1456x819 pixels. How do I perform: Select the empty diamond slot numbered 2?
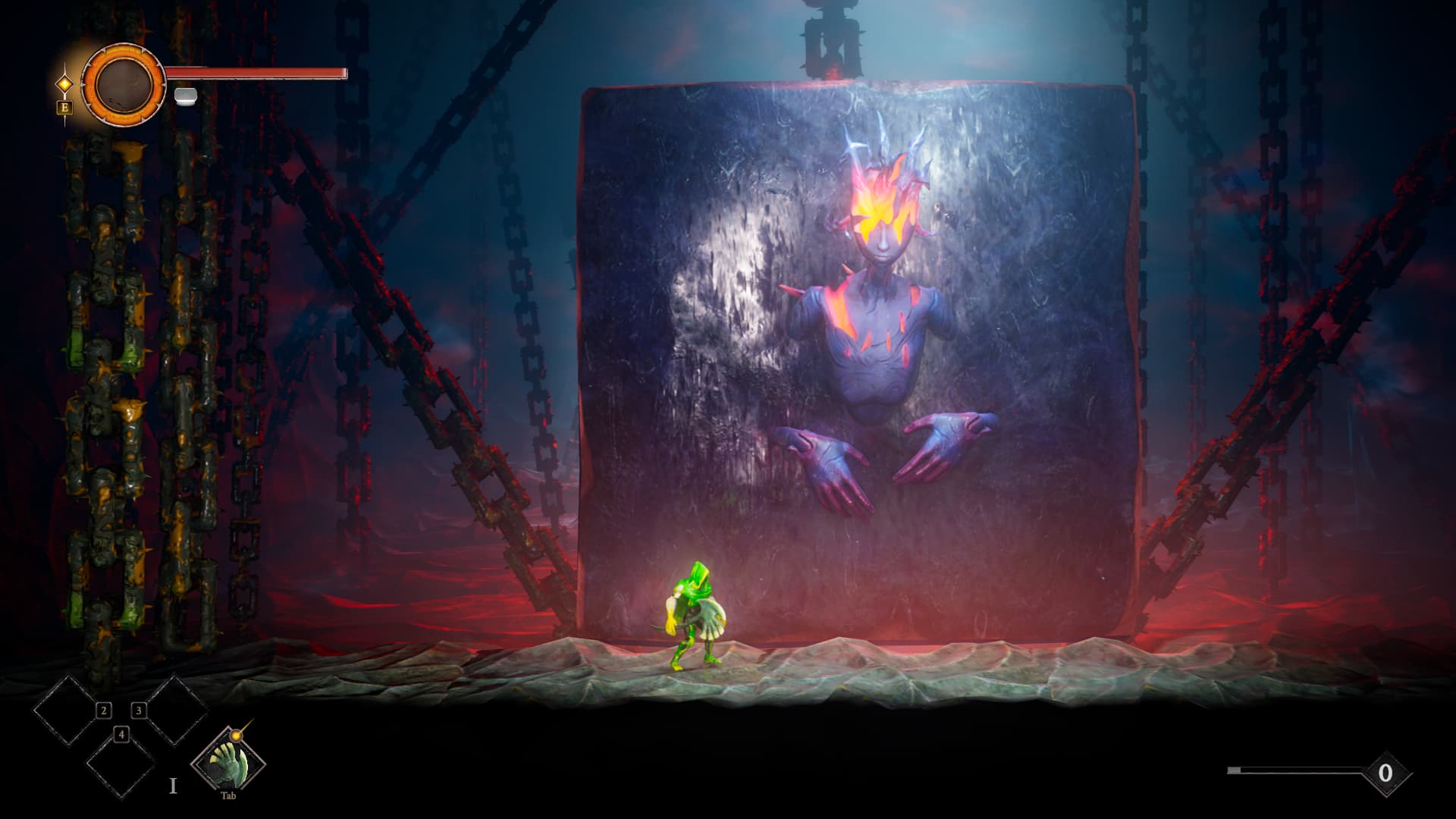tap(67, 710)
